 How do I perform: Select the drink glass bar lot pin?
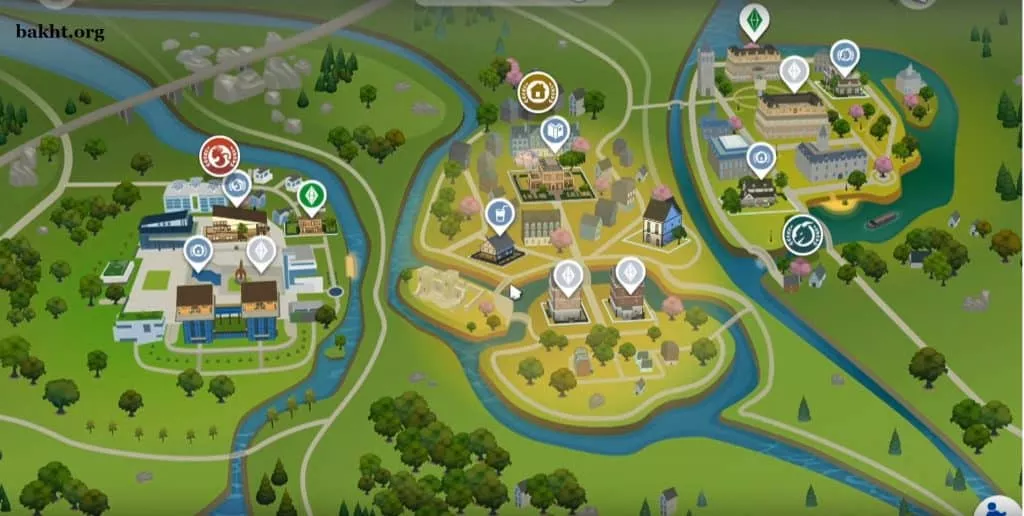[498, 214]
